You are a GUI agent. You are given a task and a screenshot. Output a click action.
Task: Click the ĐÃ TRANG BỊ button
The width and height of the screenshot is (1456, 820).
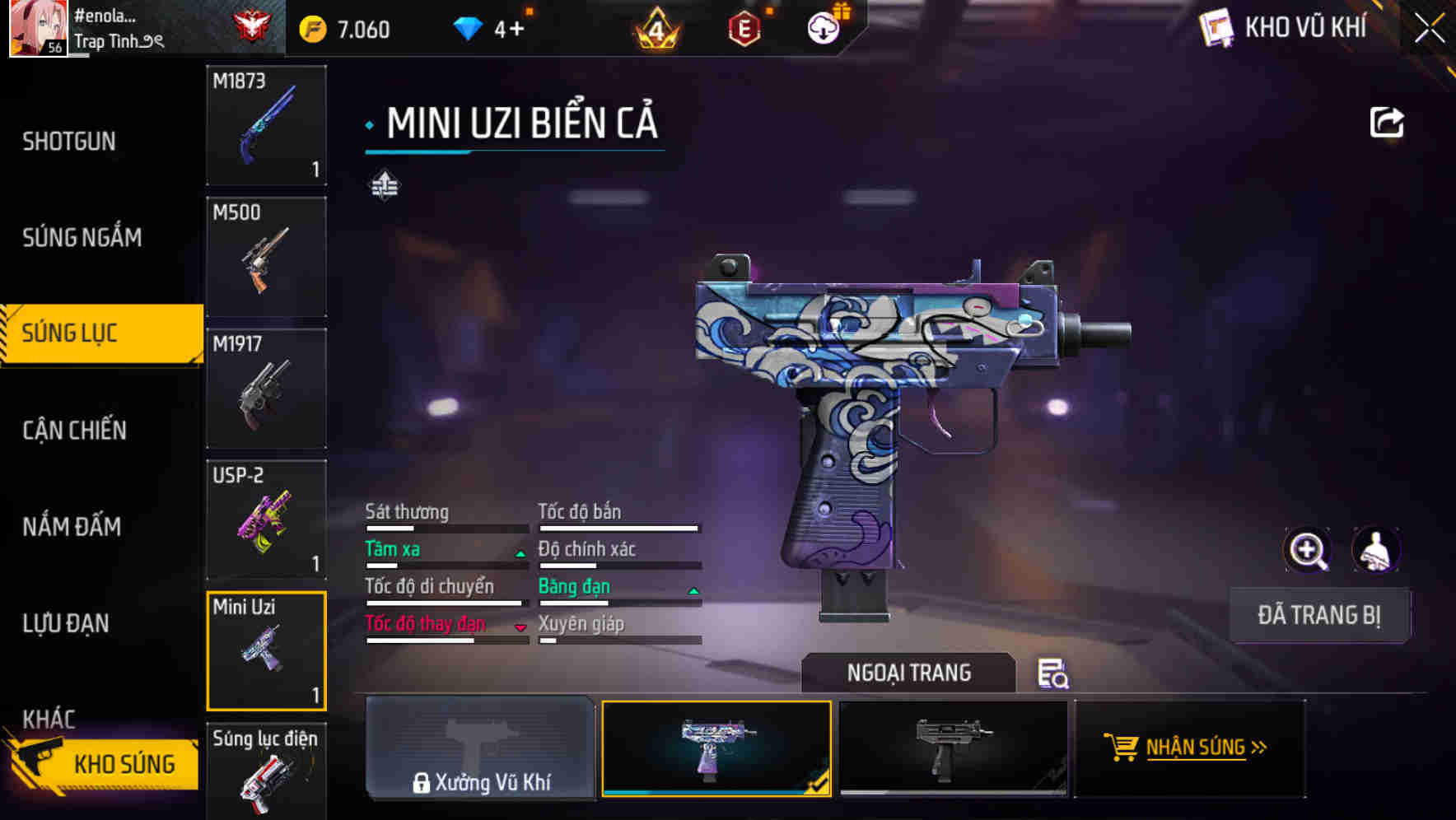coord(1318,615)
